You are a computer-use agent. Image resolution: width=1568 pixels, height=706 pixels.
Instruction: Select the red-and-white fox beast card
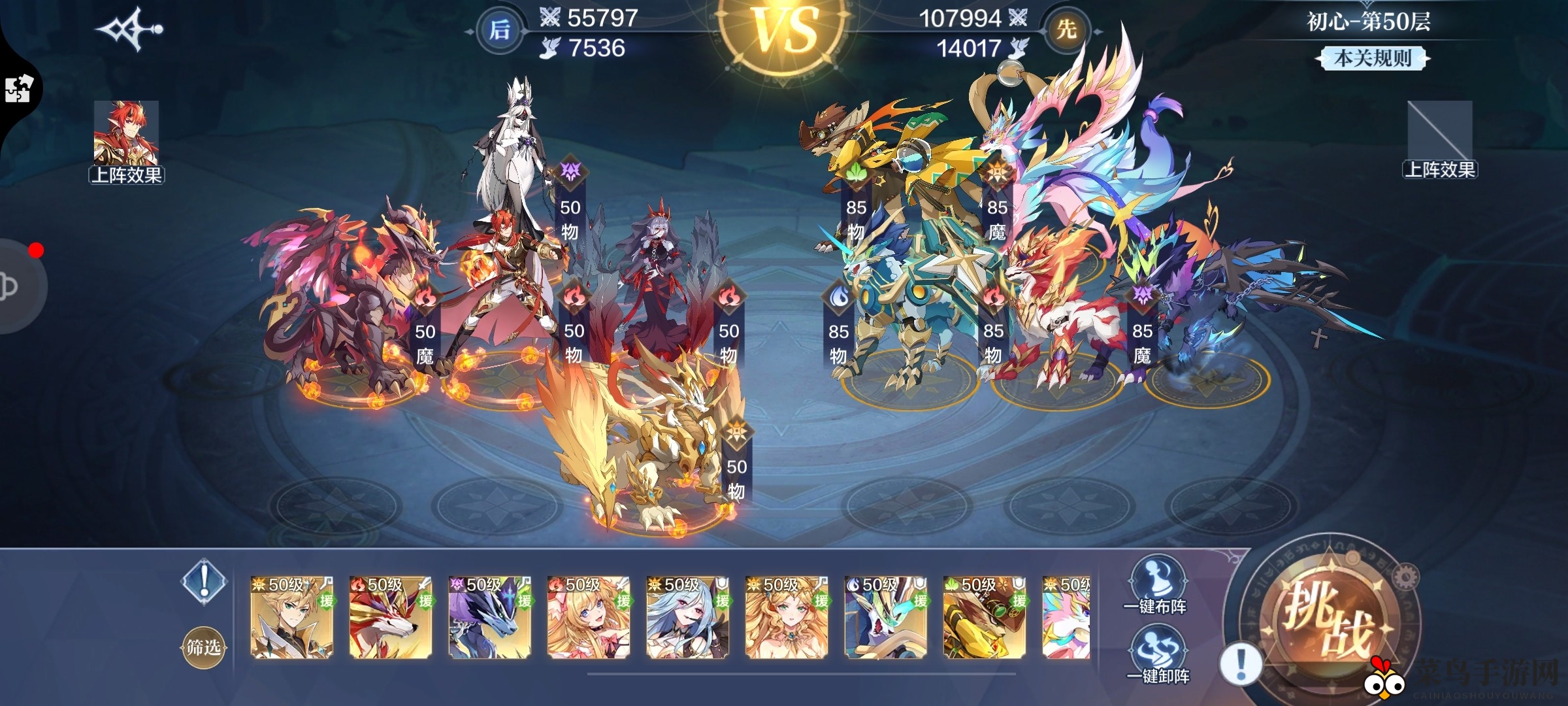391,617
